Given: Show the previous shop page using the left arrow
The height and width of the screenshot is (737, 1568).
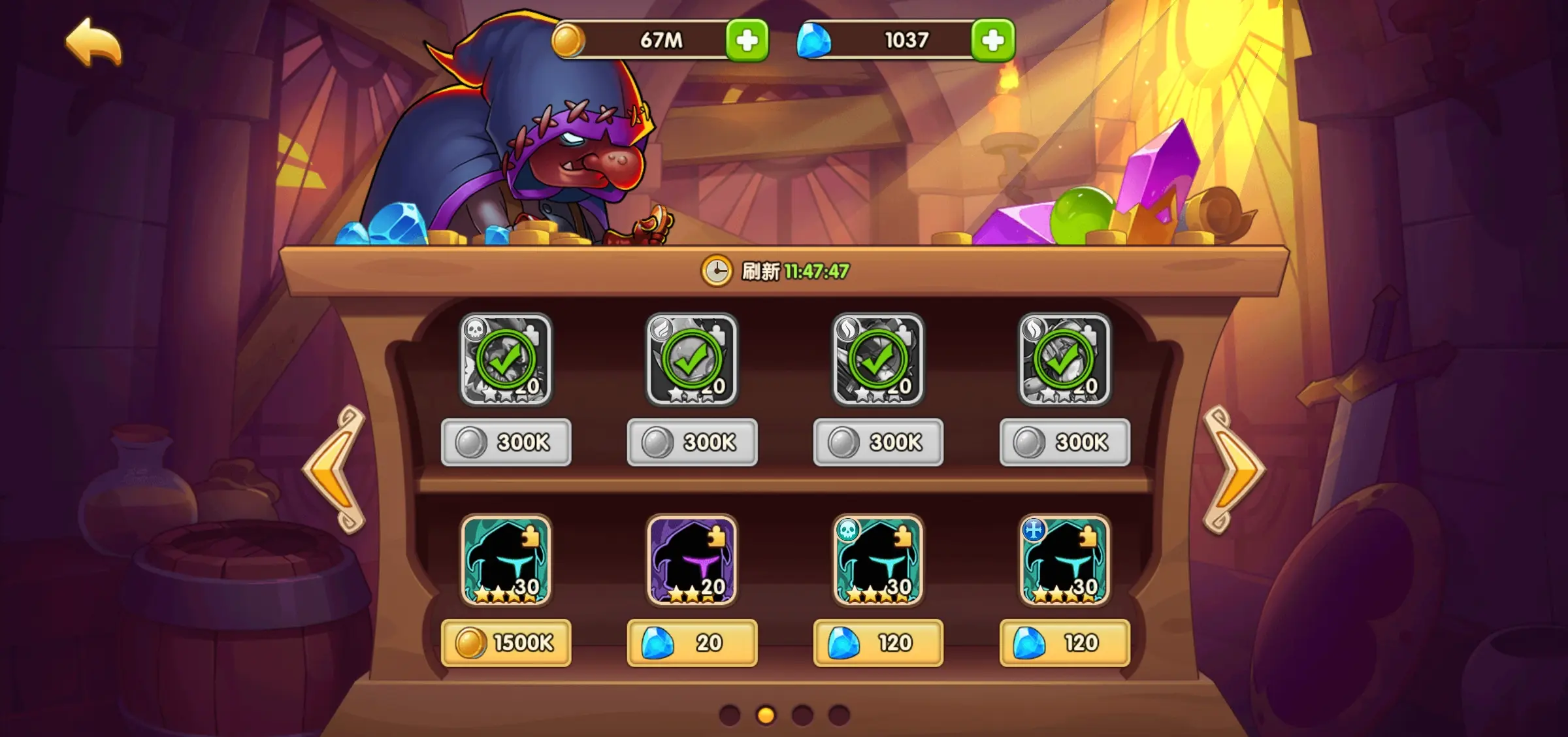Looking at the screenshot, I should coord(335,469).
